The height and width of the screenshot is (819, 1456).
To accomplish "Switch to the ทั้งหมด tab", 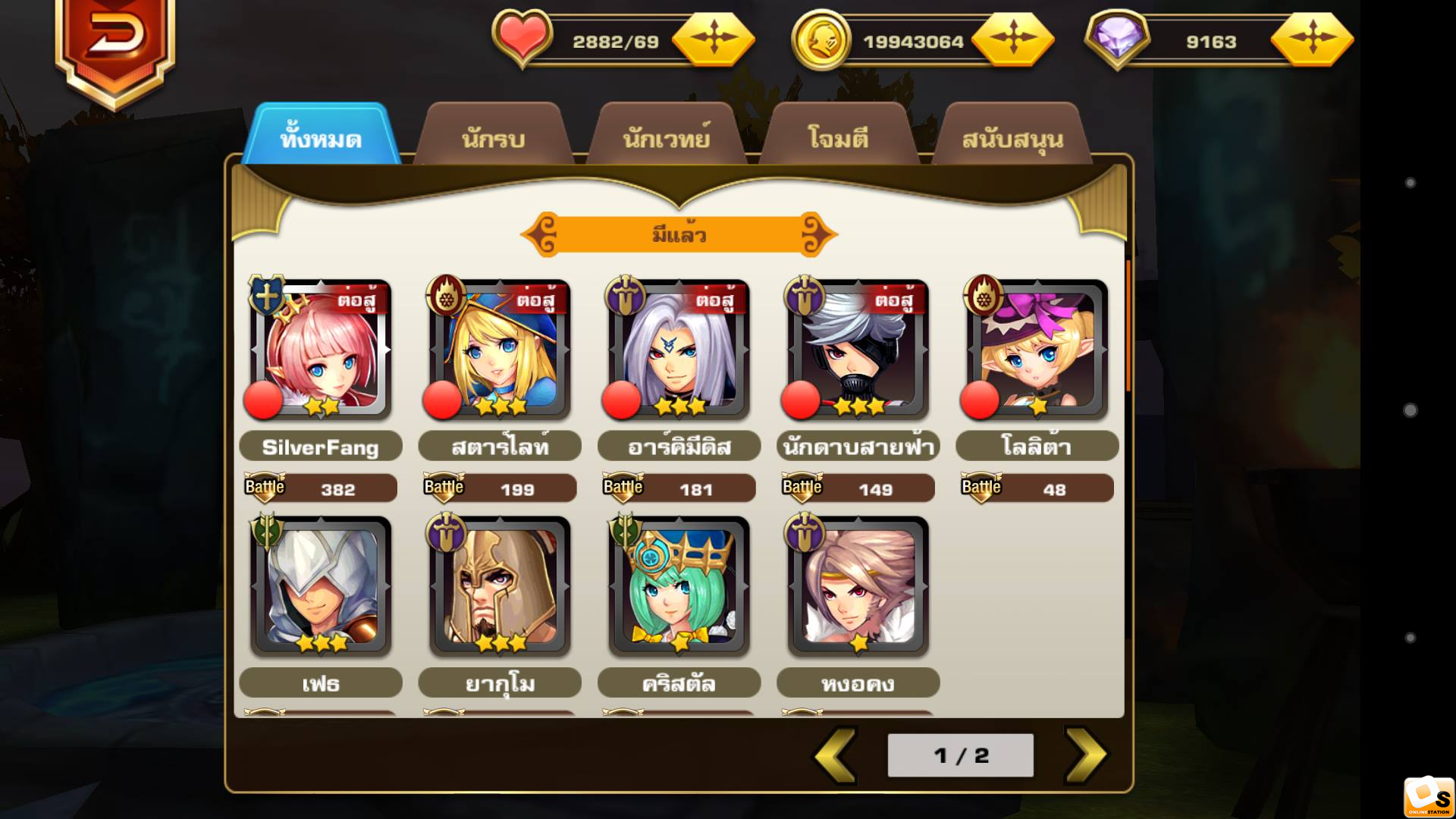I will click(x=322, y=137).
